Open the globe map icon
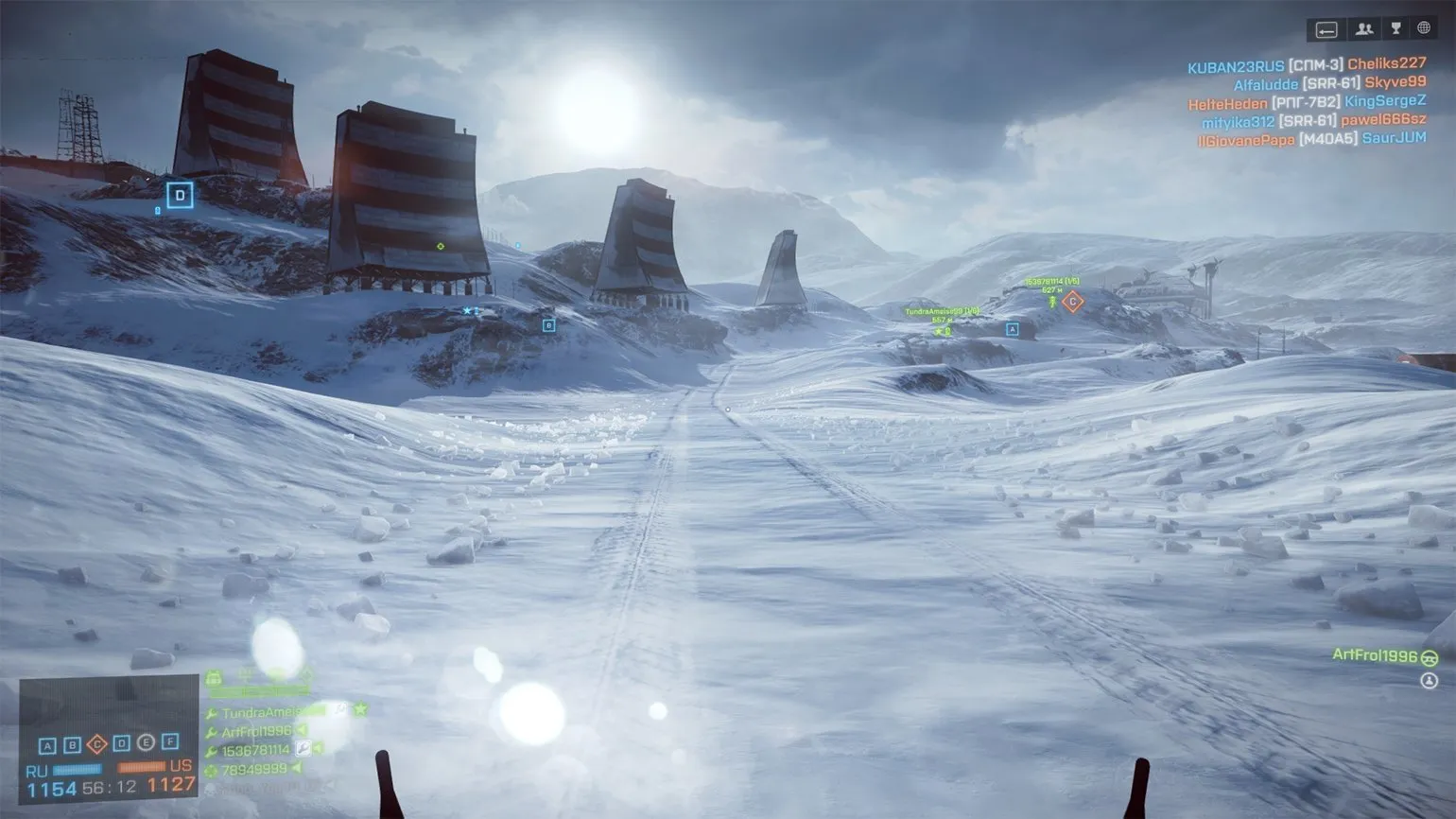1456x819 pixels. point(1424,29)
